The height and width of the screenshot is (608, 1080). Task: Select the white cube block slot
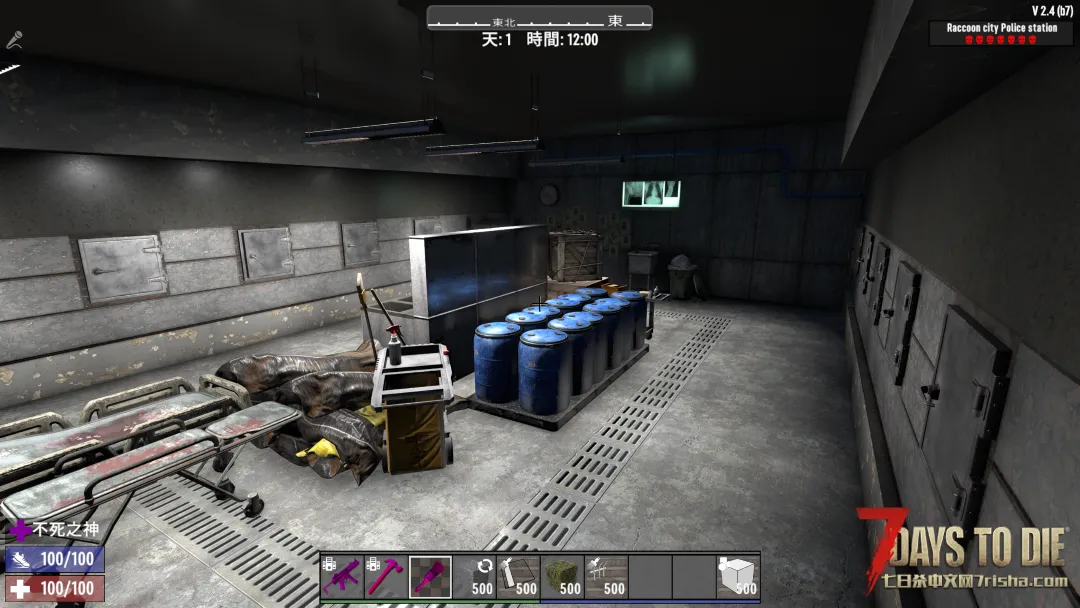738,576
